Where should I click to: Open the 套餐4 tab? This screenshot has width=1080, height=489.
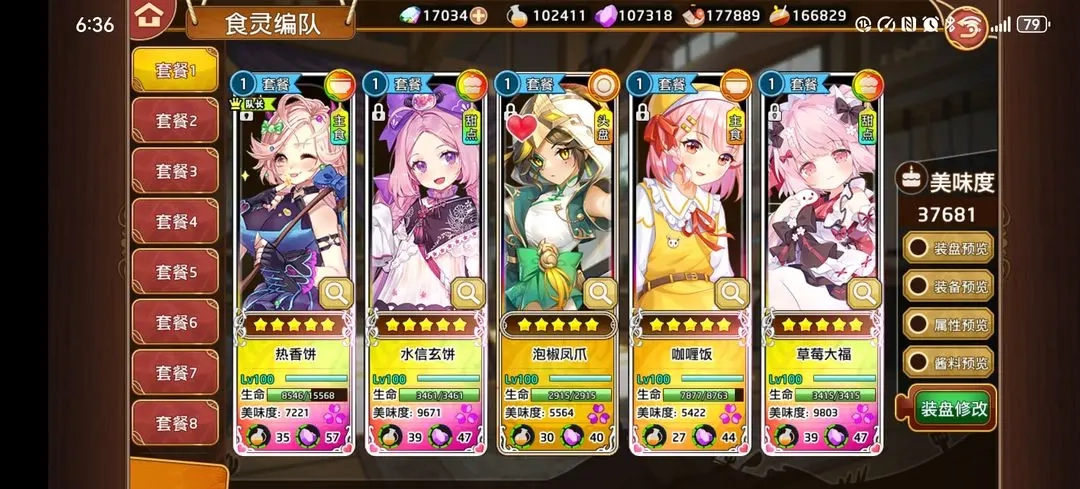[x=175, y=222]
